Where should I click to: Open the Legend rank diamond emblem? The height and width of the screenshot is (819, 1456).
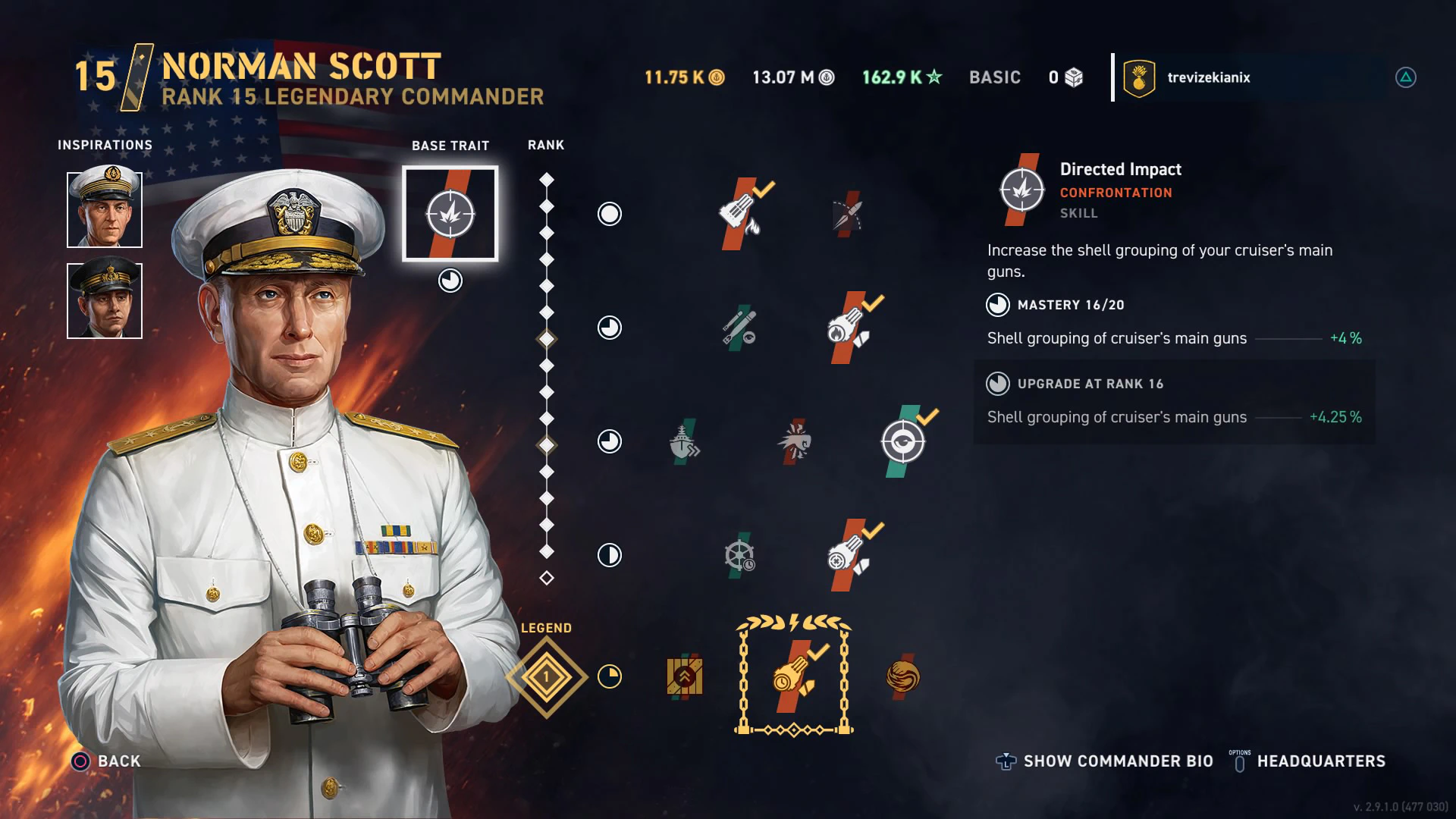(x=546, y=677)
